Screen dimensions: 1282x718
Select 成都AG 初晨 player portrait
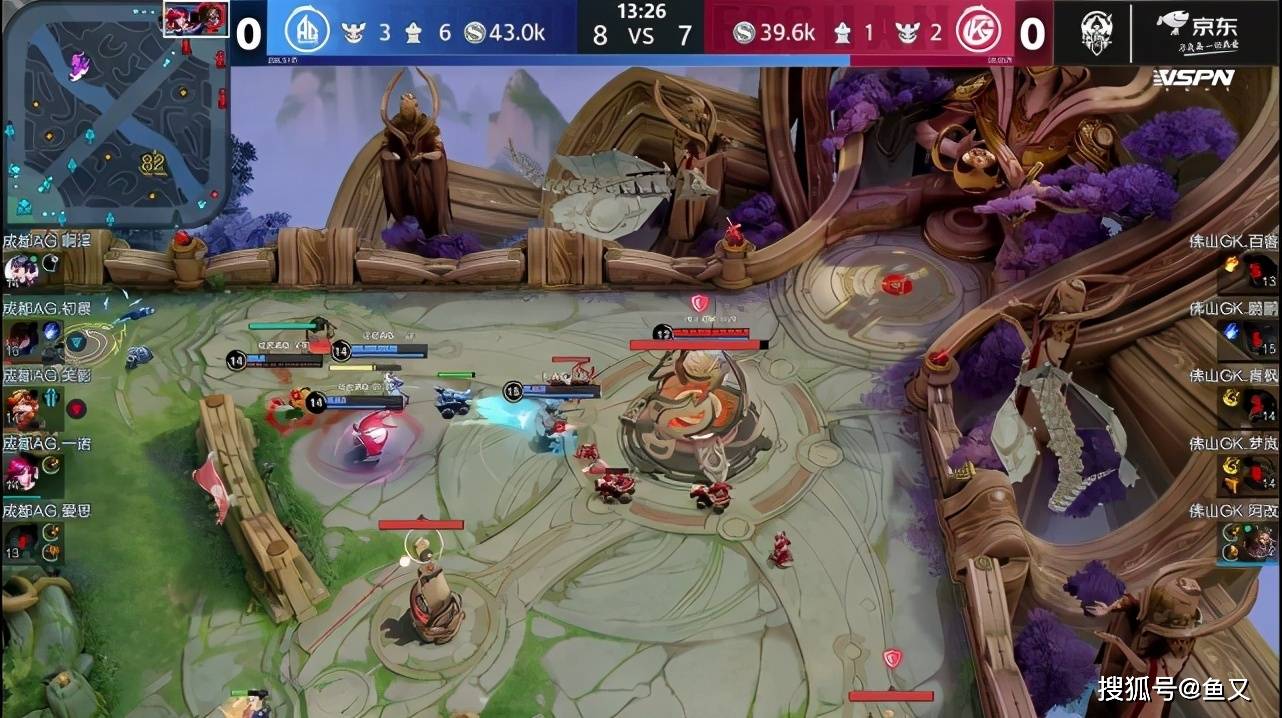pos(20,335)
